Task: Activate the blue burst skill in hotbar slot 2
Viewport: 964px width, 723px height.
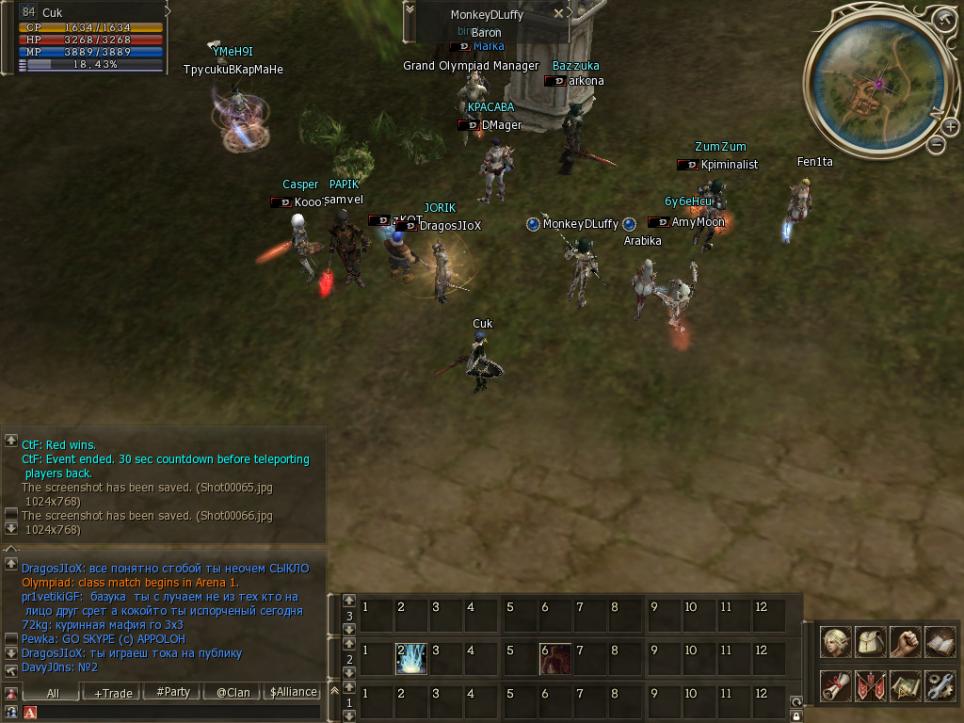Action: pos(410,659)
